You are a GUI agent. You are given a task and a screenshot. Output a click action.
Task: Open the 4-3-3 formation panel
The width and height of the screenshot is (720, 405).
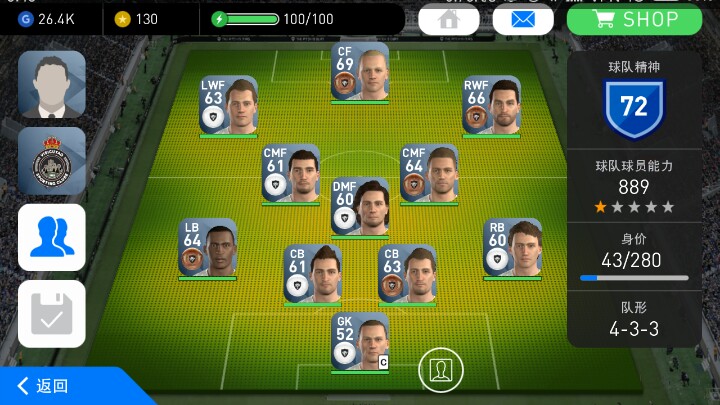634,319
